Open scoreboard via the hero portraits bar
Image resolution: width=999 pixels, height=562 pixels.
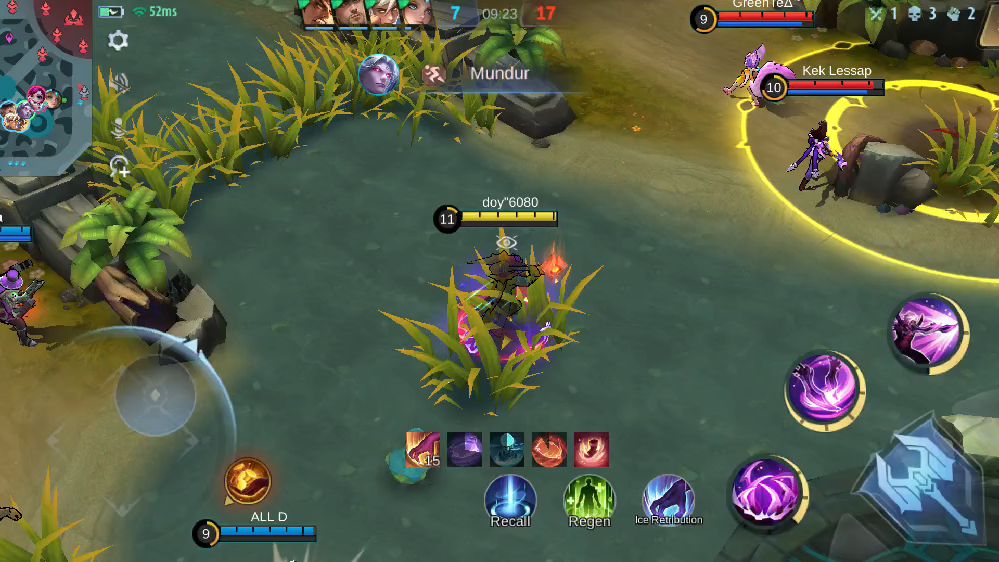click(367, 12)
